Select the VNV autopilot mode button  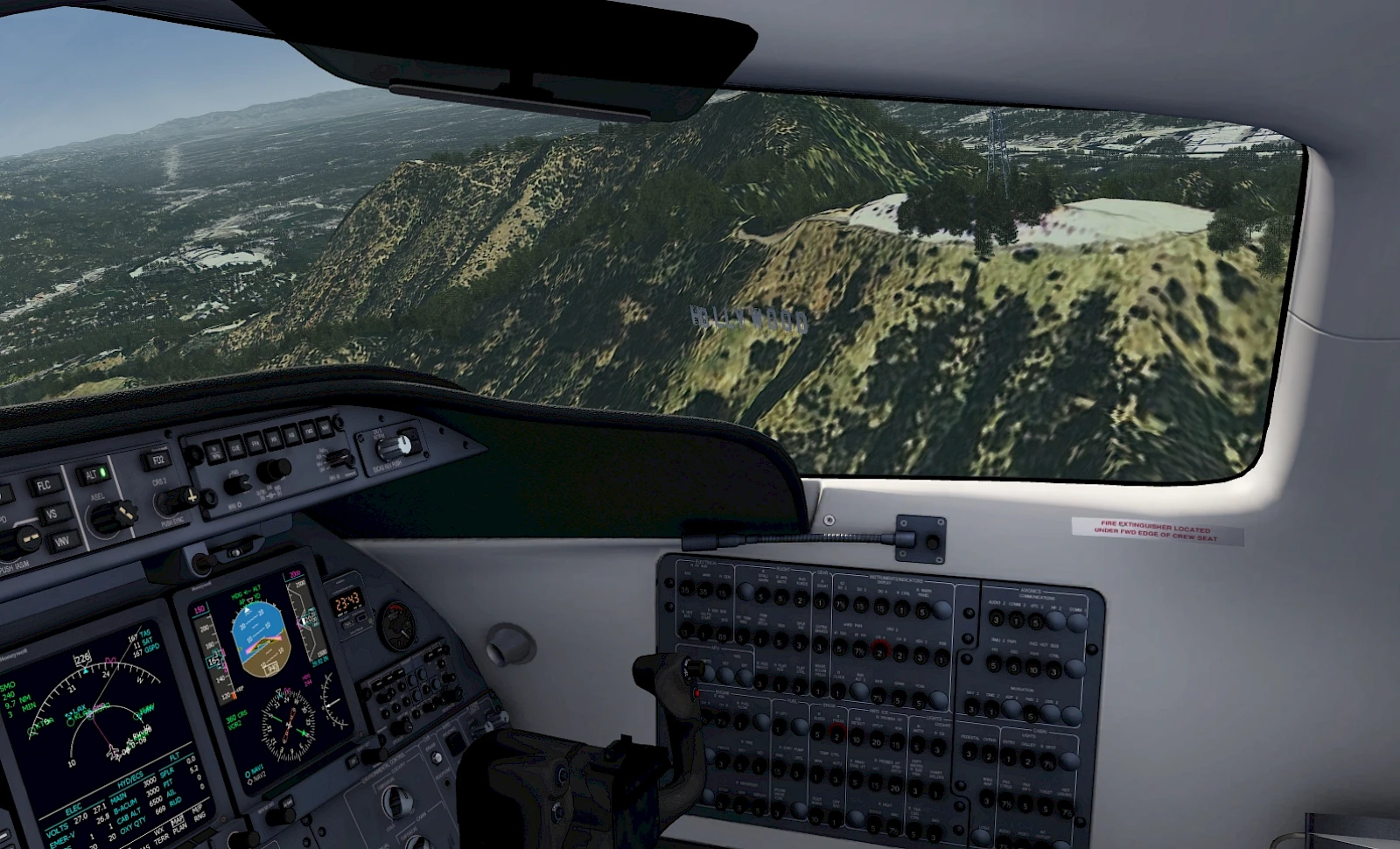pos(62,543)
